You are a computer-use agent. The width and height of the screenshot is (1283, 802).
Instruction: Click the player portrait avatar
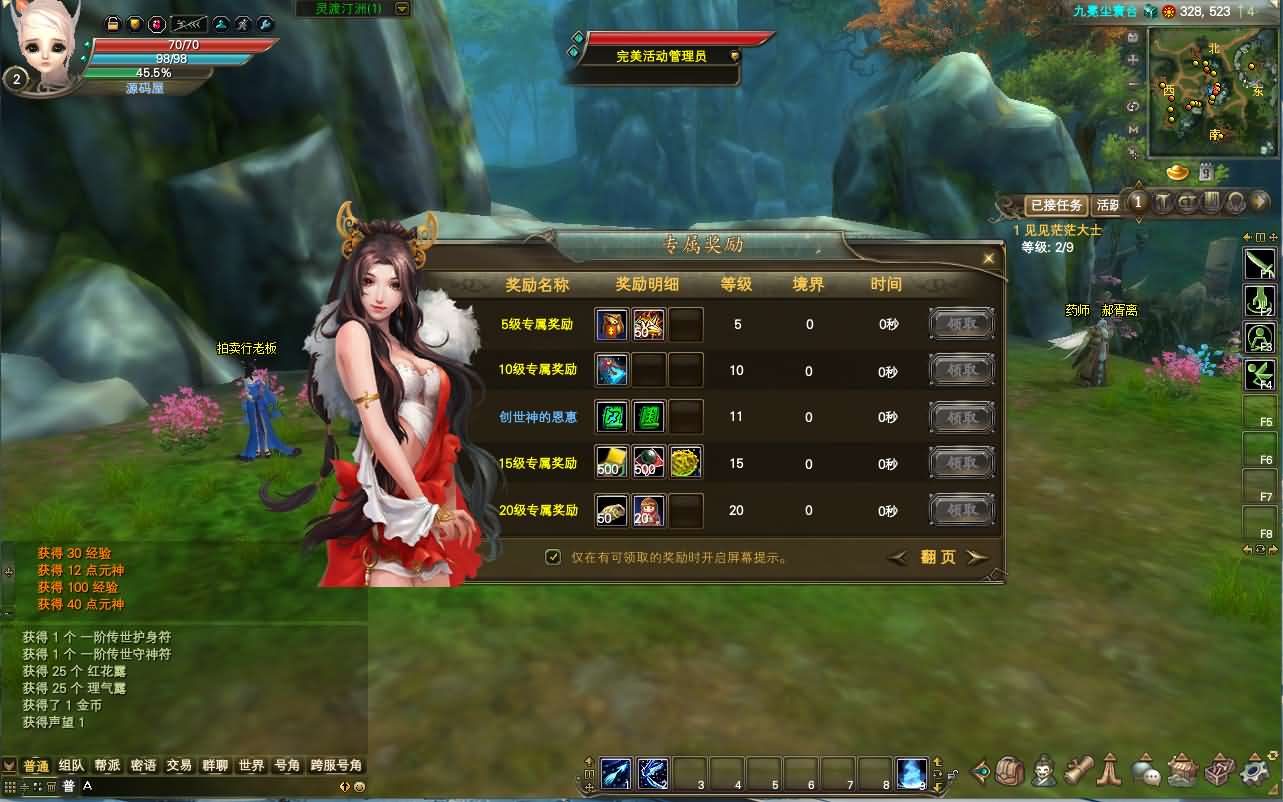46,45
